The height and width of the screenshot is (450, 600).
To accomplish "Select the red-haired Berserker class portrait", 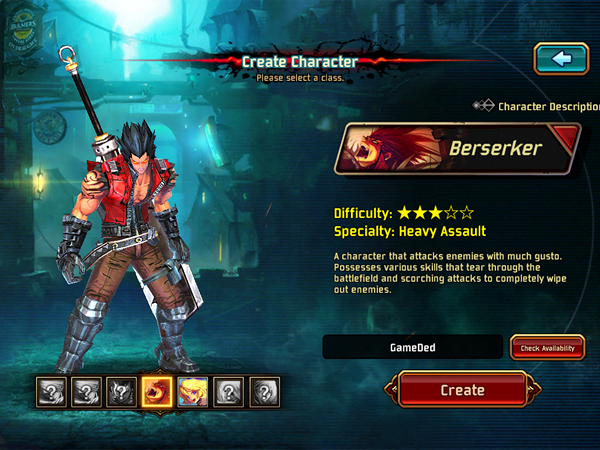I will pos(157,390).
